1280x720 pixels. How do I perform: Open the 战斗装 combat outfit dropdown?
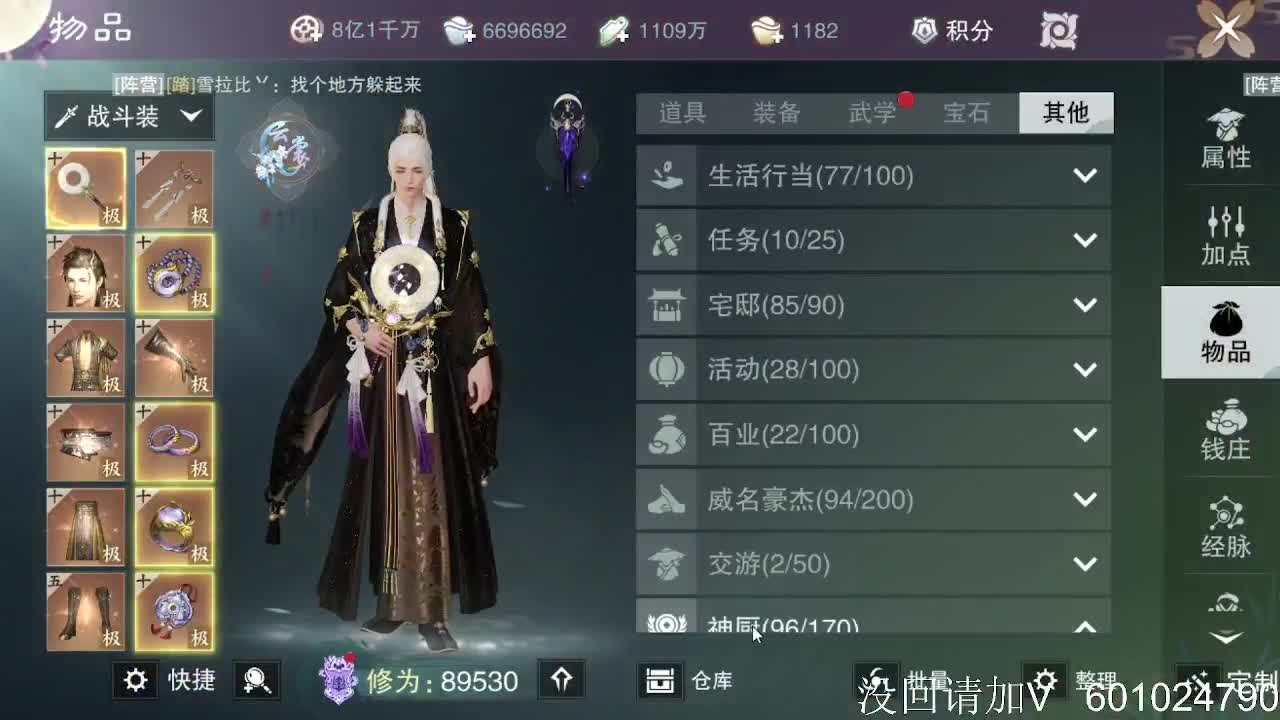(128, 115)
